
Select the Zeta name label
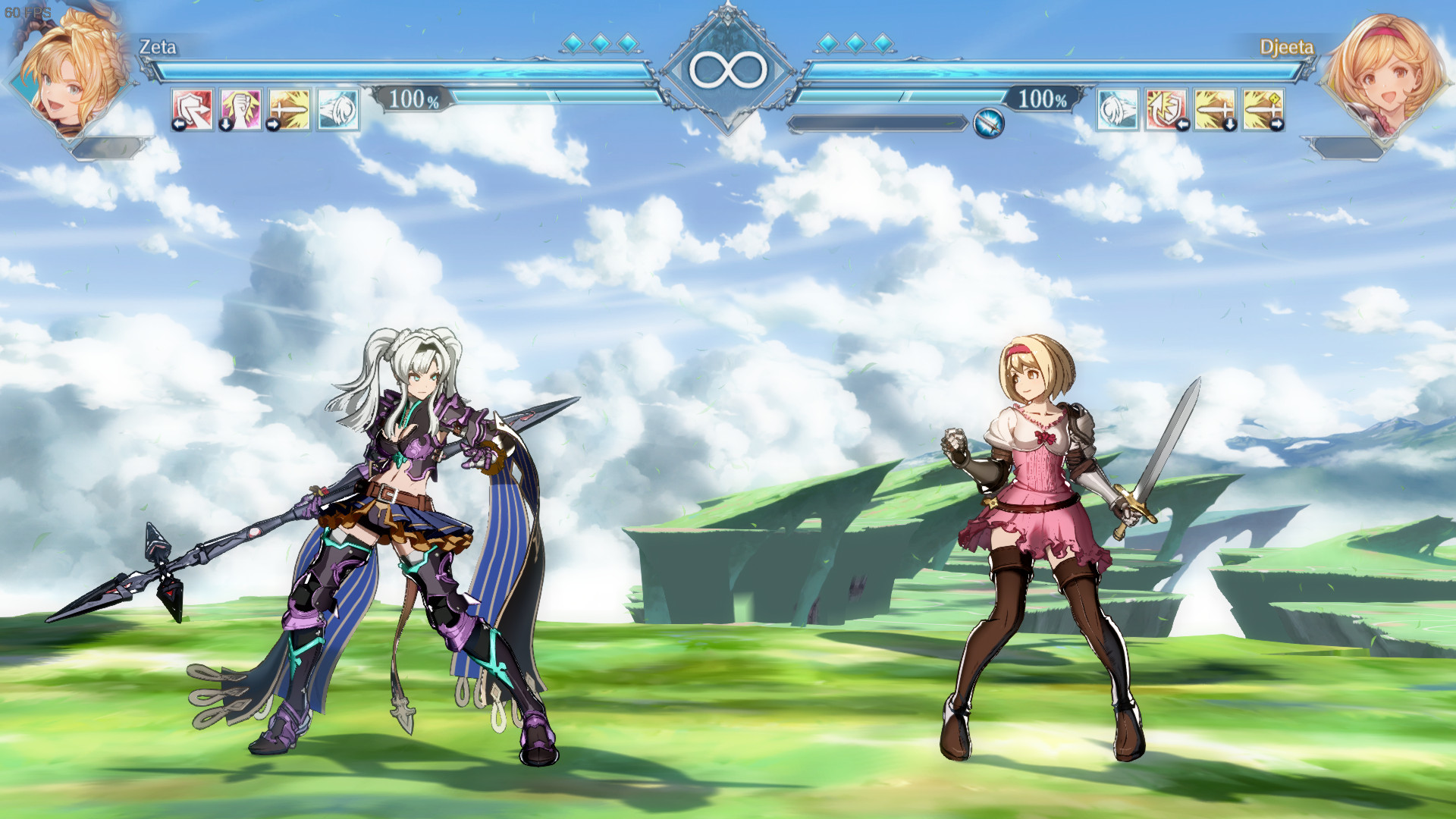tap(157, 47)
